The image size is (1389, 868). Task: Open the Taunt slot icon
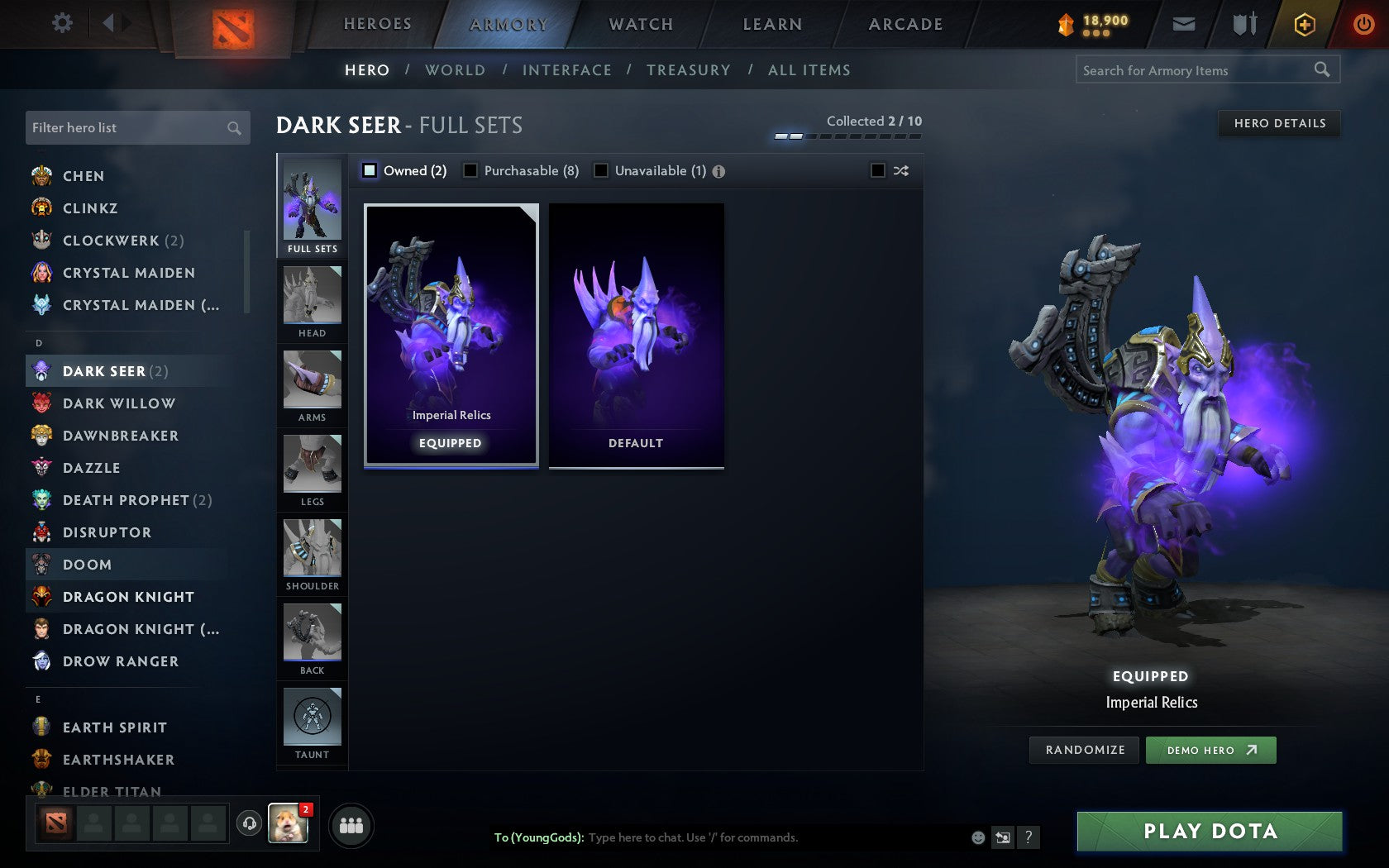[x=312, y=718]
